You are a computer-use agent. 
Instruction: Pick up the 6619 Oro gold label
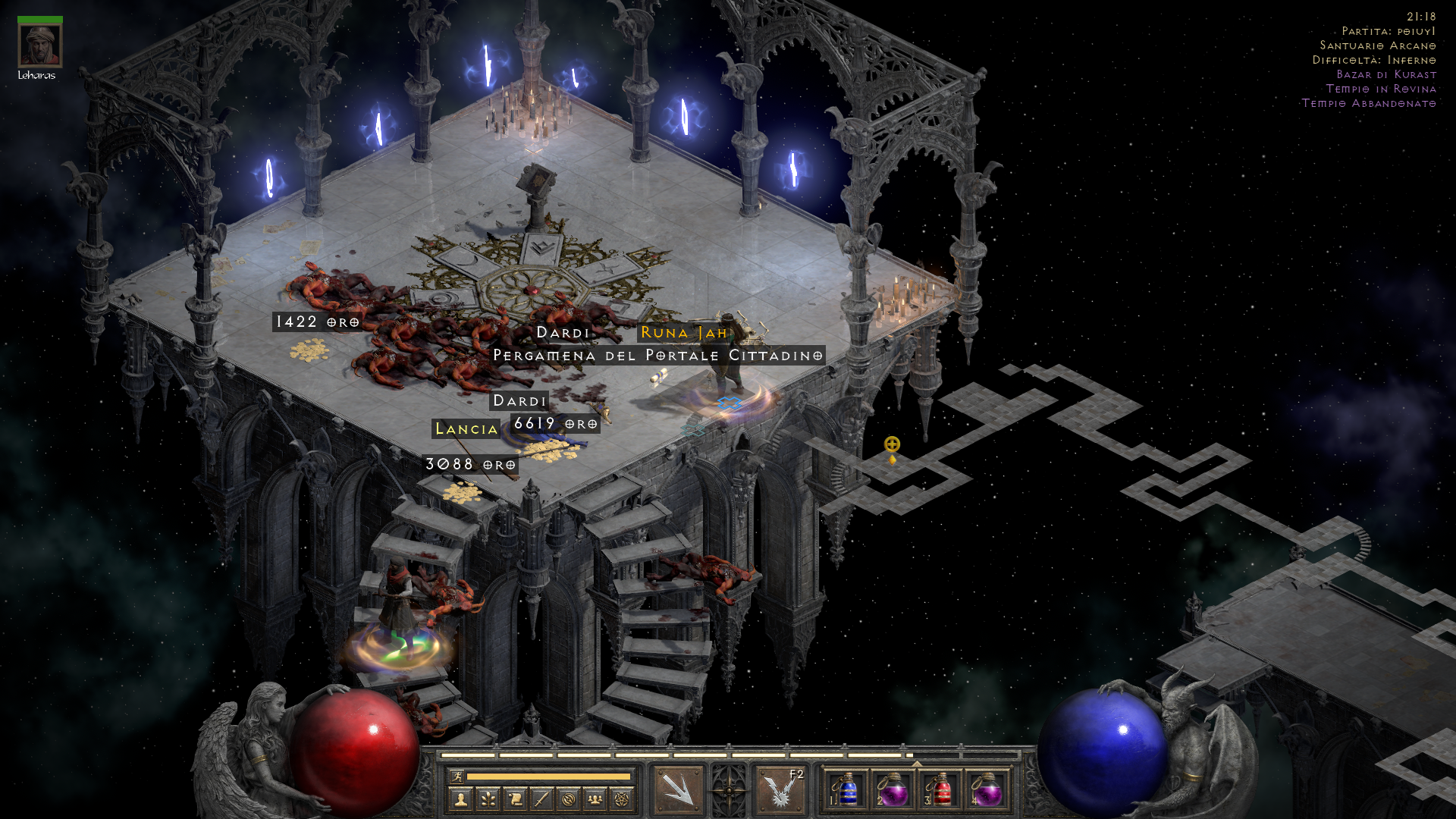pos(556,424)
